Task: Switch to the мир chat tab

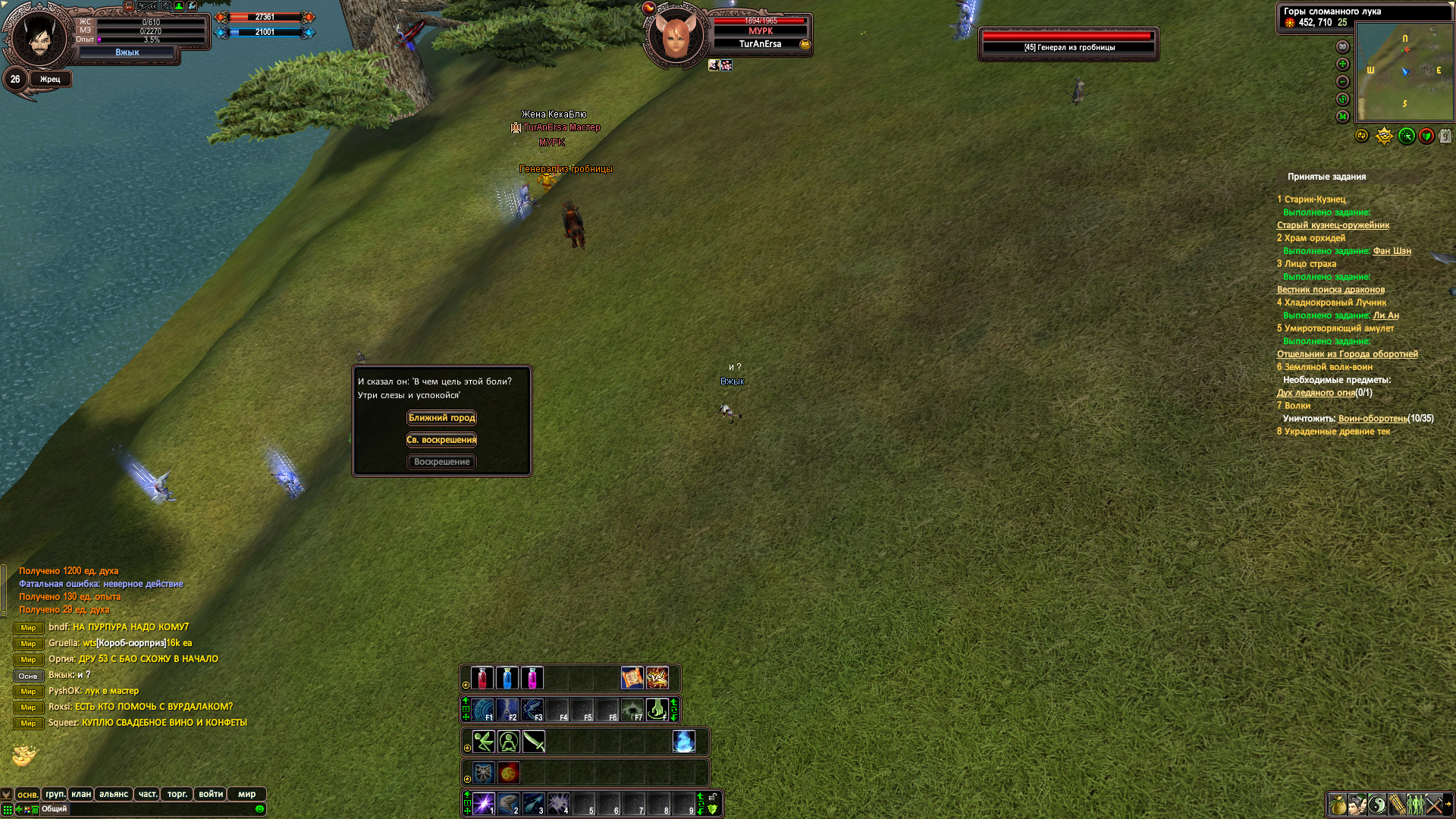Action: pos(246,794)
